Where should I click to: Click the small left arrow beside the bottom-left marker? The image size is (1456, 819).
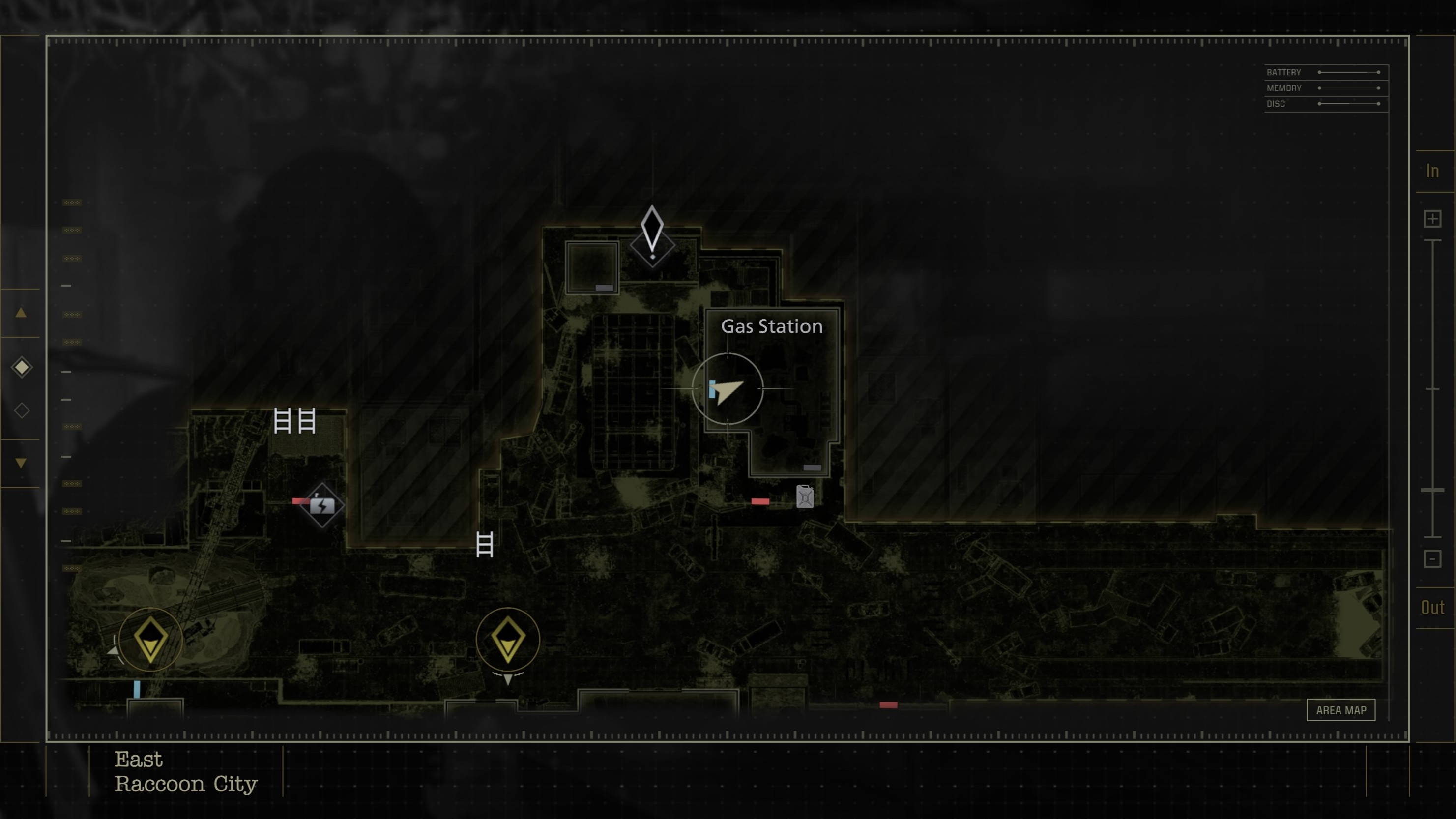pos(113,650)
